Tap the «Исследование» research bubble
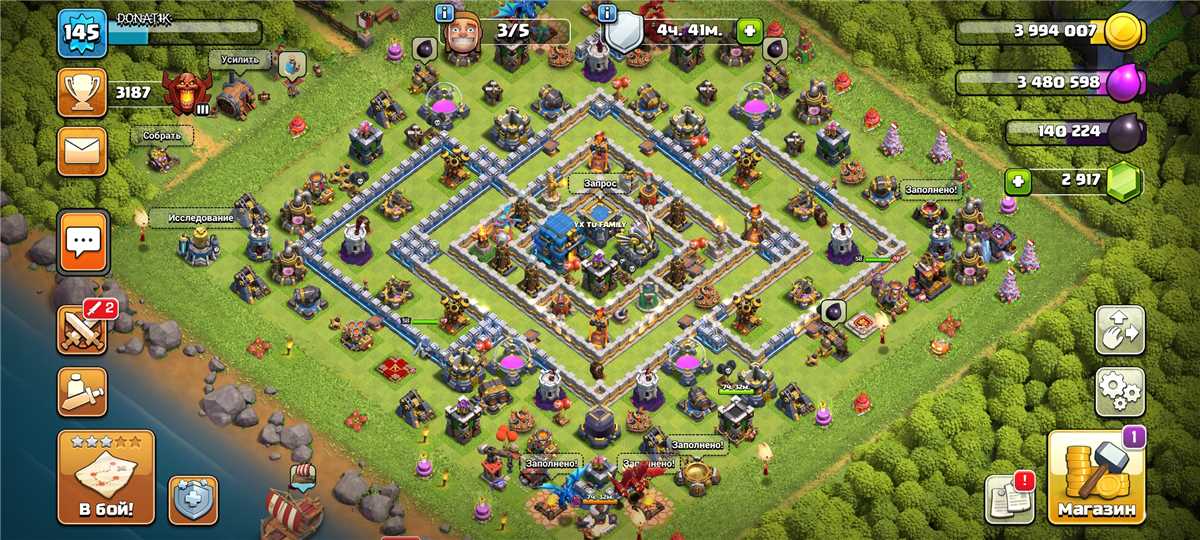The height and width of the screenshot is (540, 1200). [200, 218]
